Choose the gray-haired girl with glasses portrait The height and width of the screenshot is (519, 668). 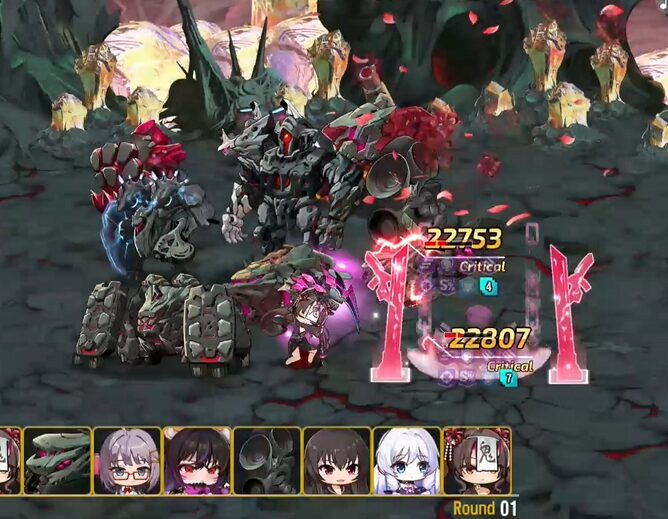click(127, 461)
